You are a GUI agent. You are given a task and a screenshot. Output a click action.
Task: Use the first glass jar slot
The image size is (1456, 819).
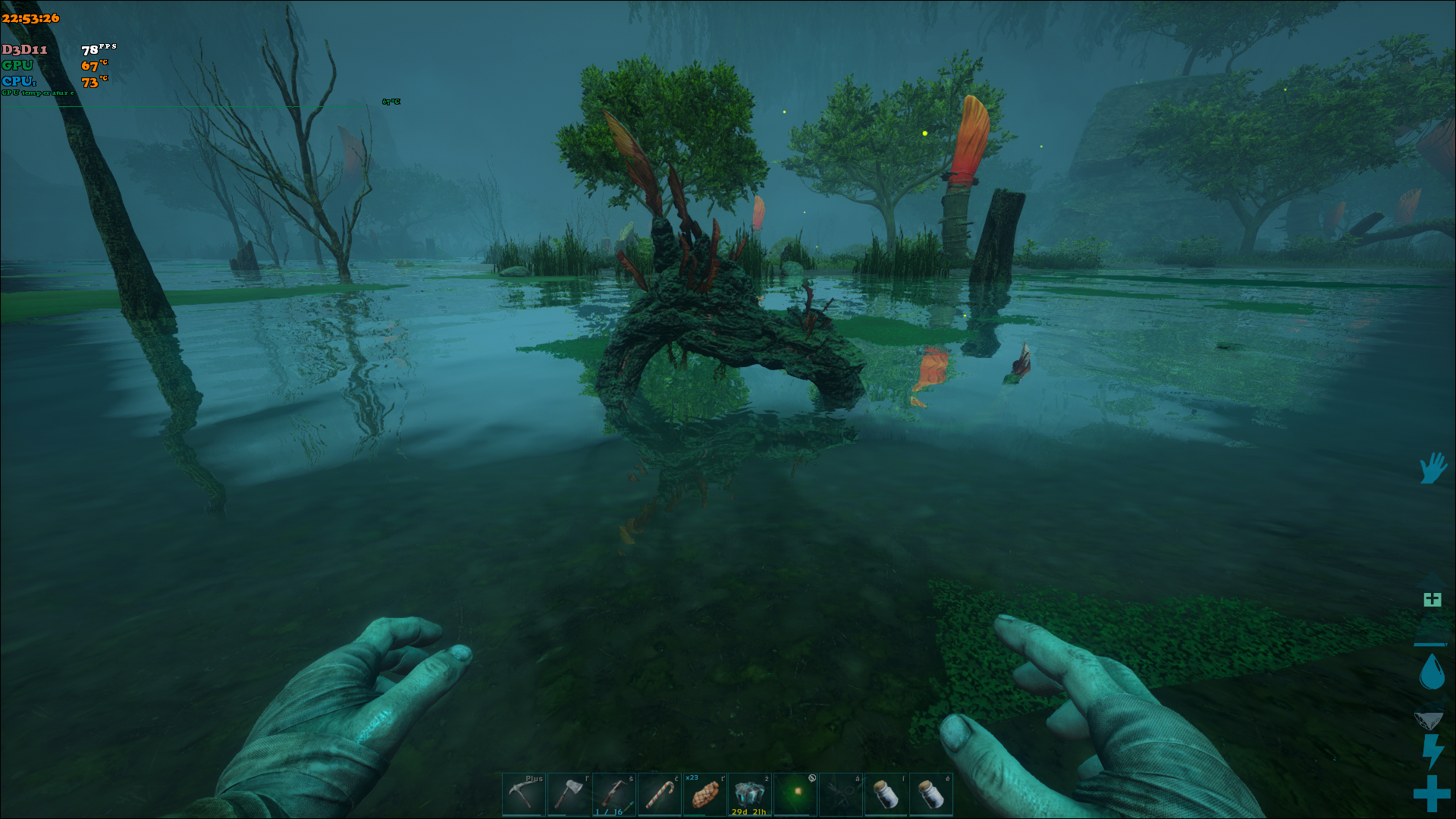click(886, 794)
